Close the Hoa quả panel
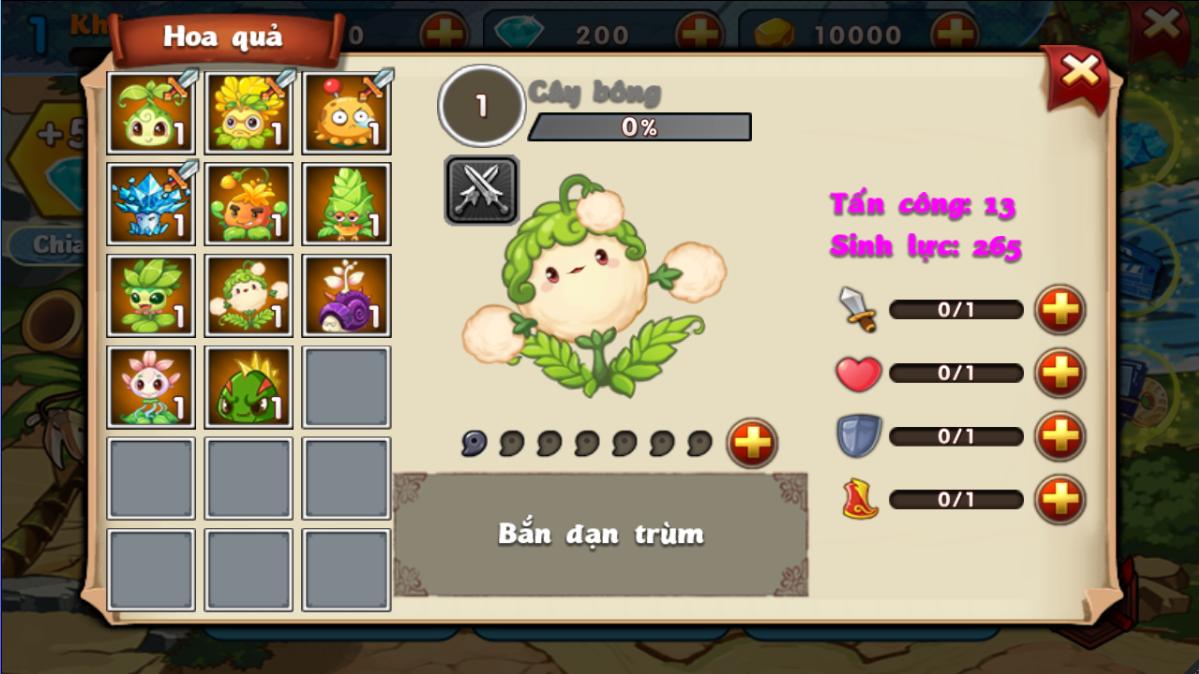This screenshot has height=674, width=1199. (x=1079, y=72)
